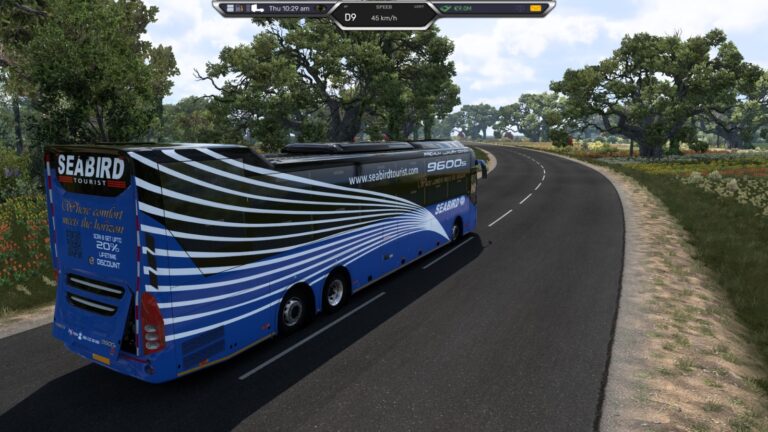Open the yellow message icon in the top bar
The width and height of the screenshot is (768, 432).
(x=536, y=8)
